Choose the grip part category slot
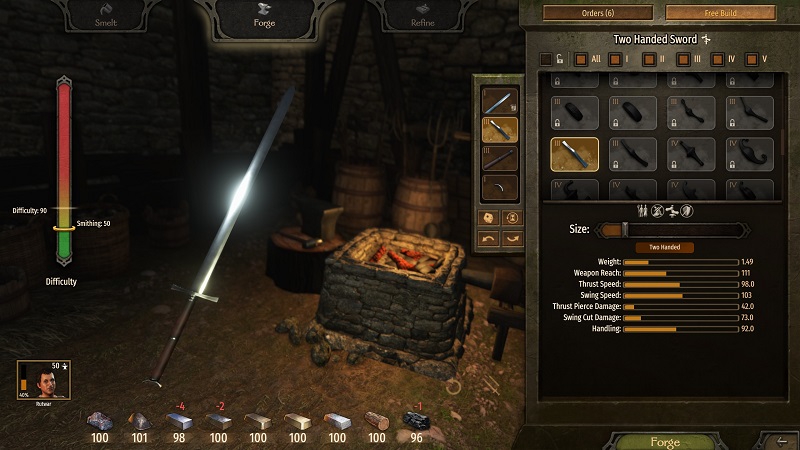800x450 pixels. coord(500,158)
